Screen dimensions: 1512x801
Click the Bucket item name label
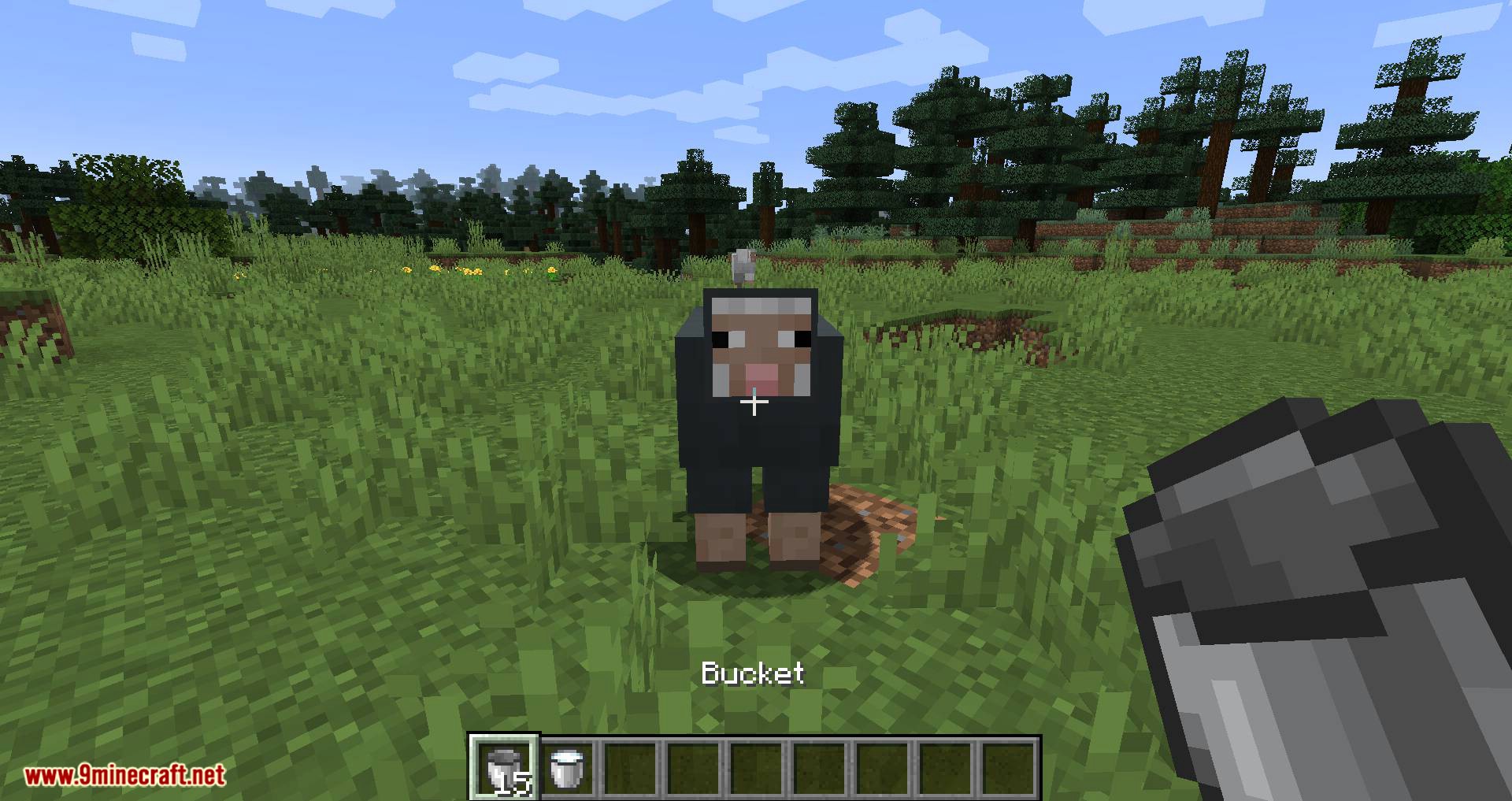752,675
